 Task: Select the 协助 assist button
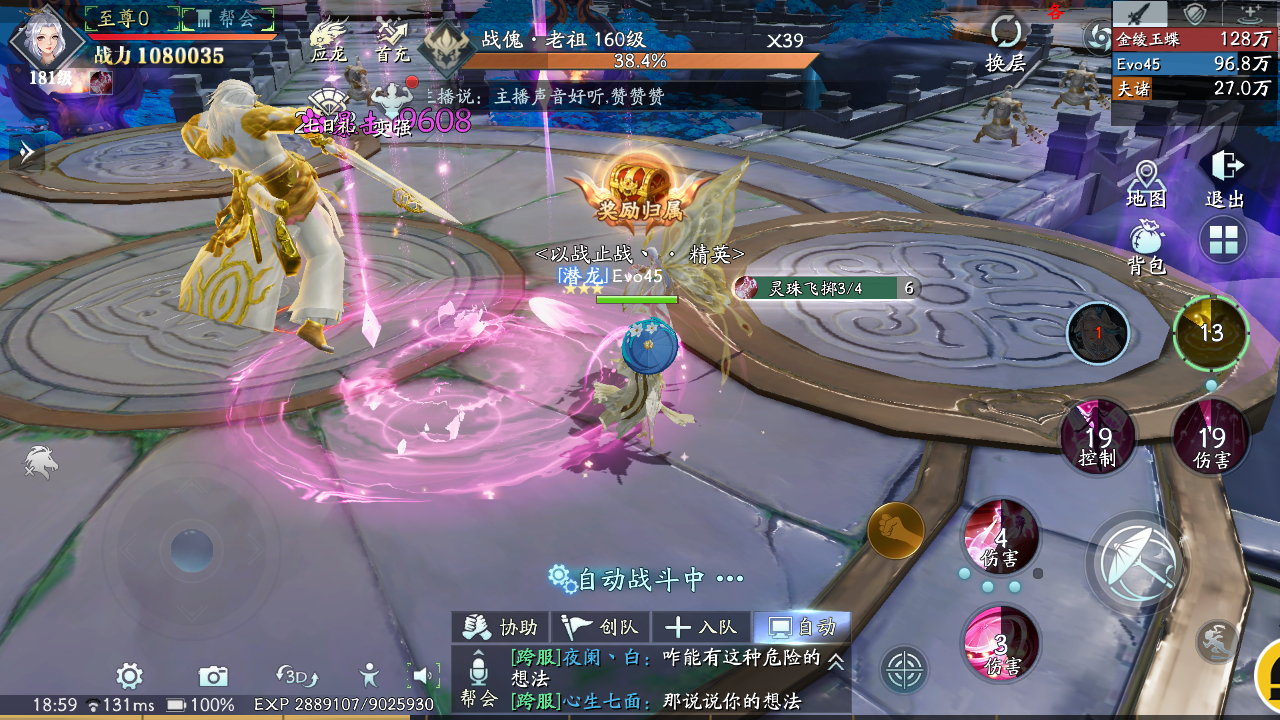(x=502, y=627)
